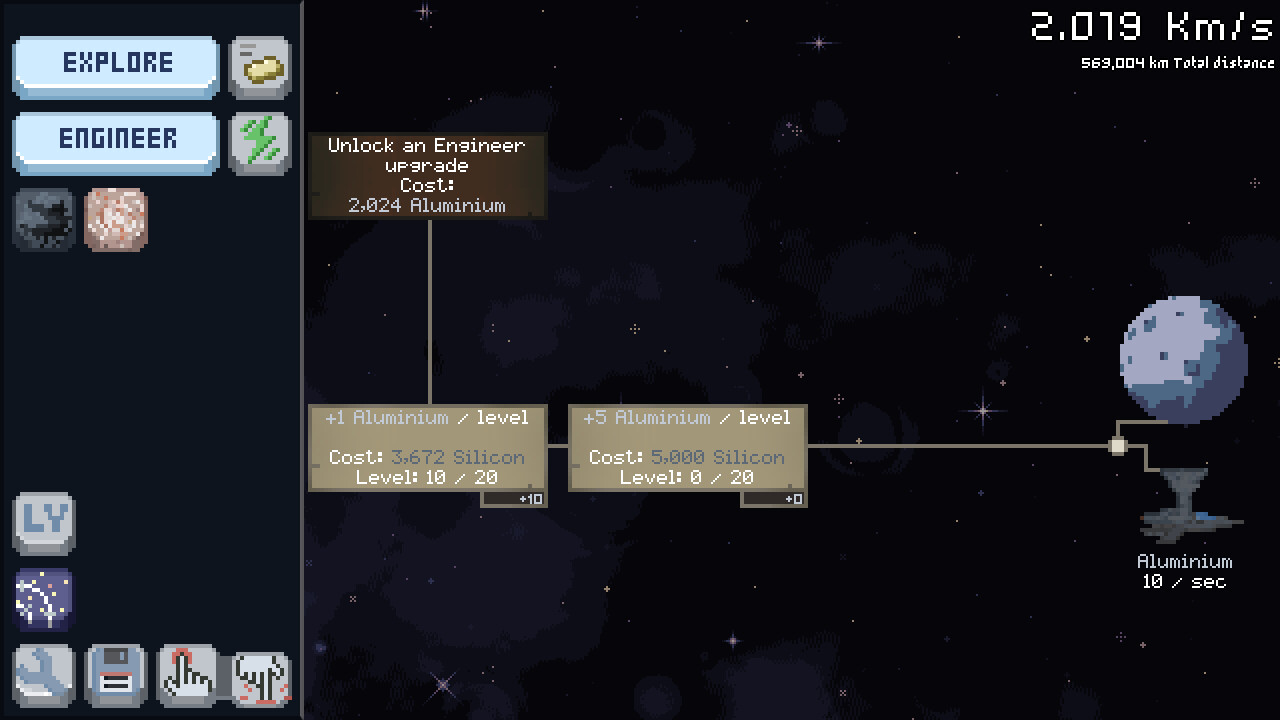Click the floppy disk save icon
1280x720 pixels.
(x=115, y=675)
